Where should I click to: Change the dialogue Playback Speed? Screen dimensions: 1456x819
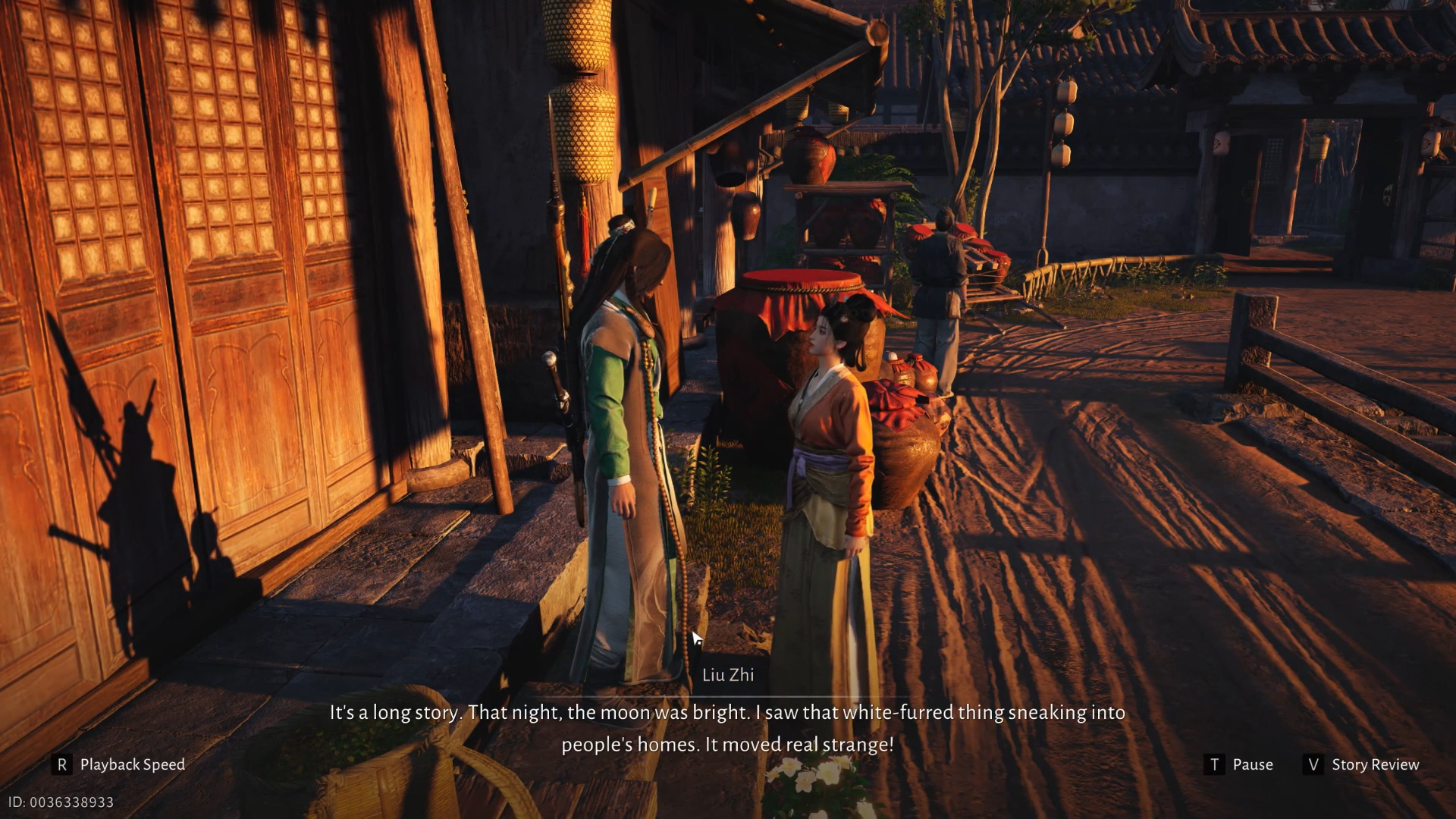pos(121,764)
